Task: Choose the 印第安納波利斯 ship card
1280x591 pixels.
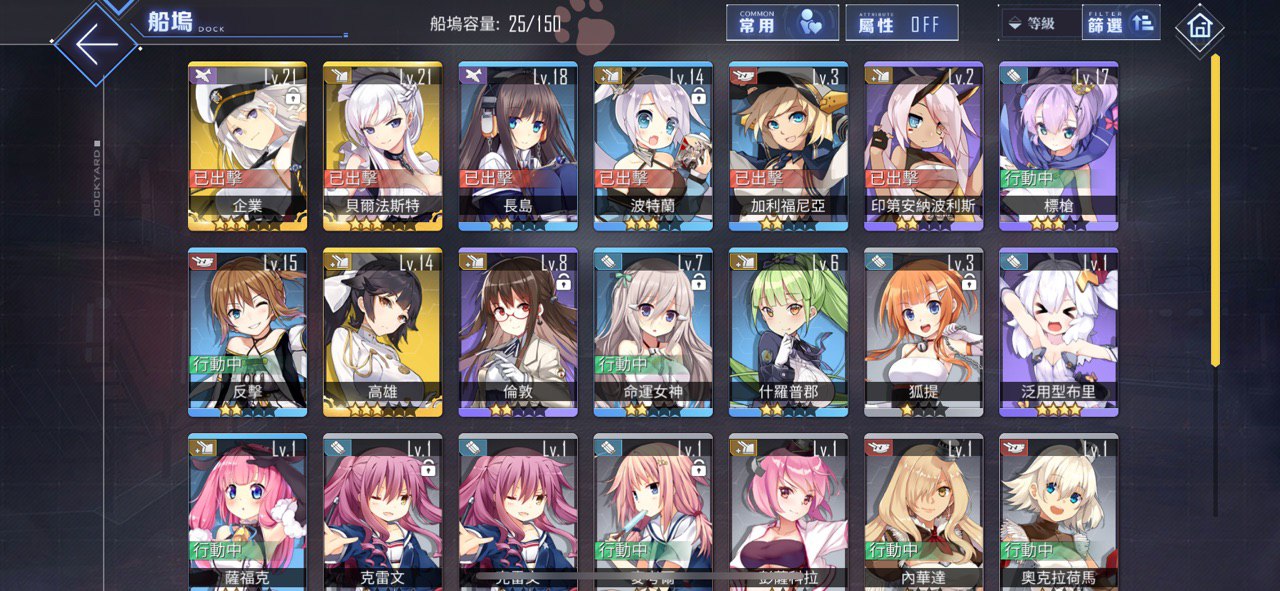Action: [923, 145]
